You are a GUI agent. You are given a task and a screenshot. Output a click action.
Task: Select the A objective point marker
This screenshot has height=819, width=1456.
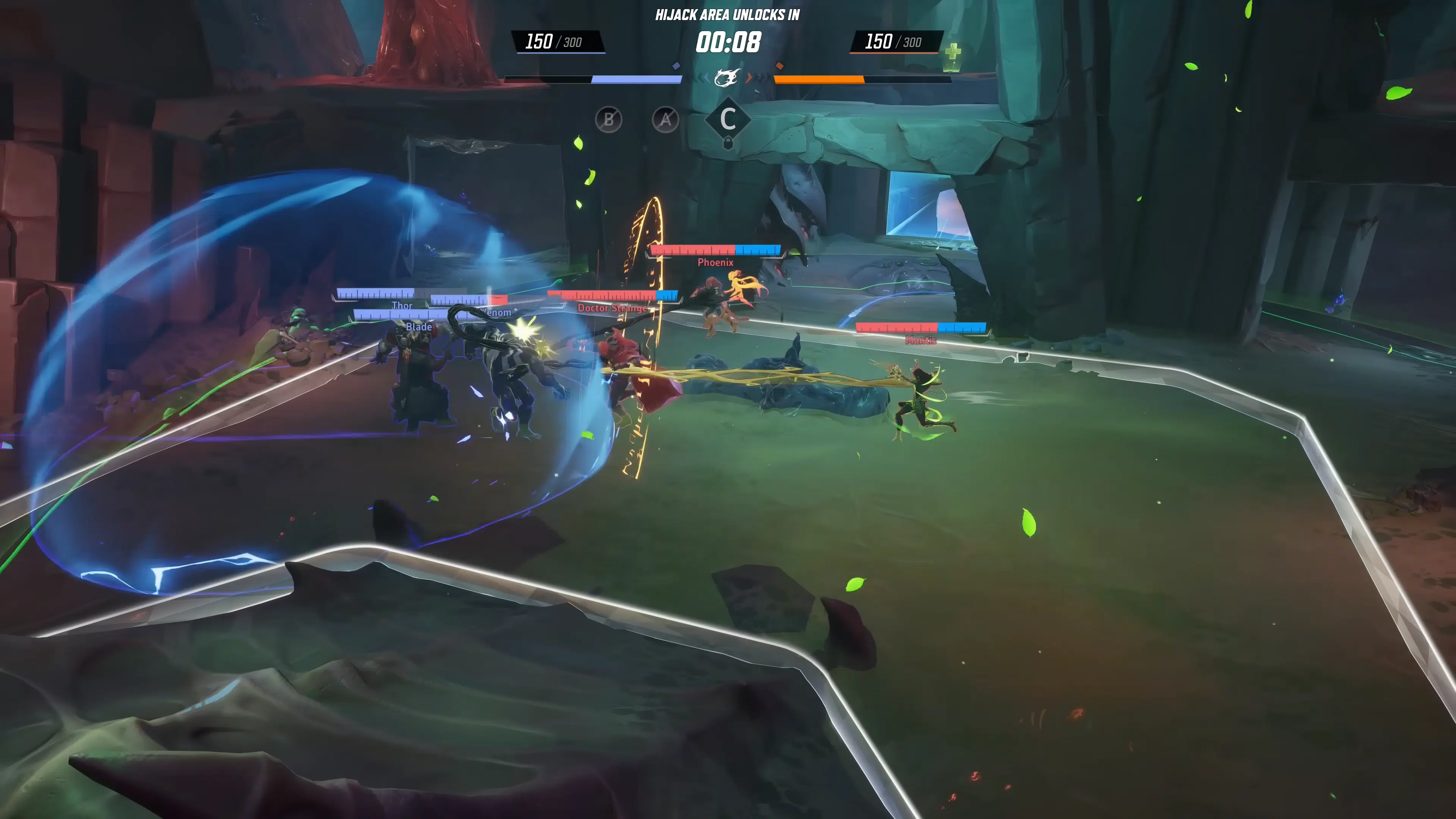point(665,120)
